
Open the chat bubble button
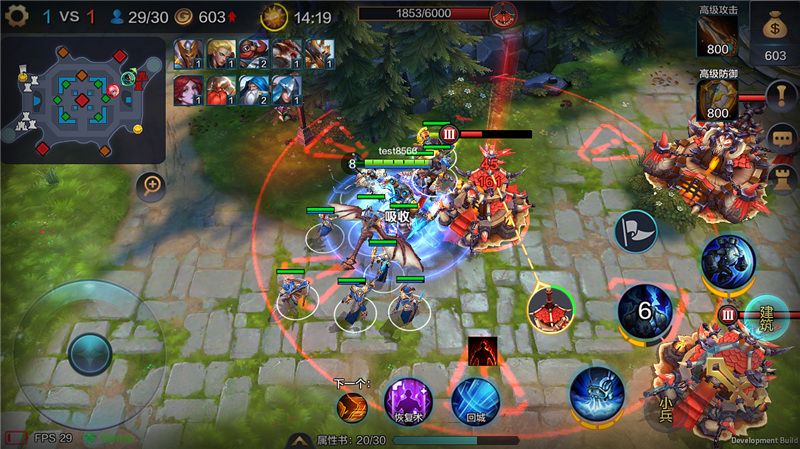coord(781,139)
